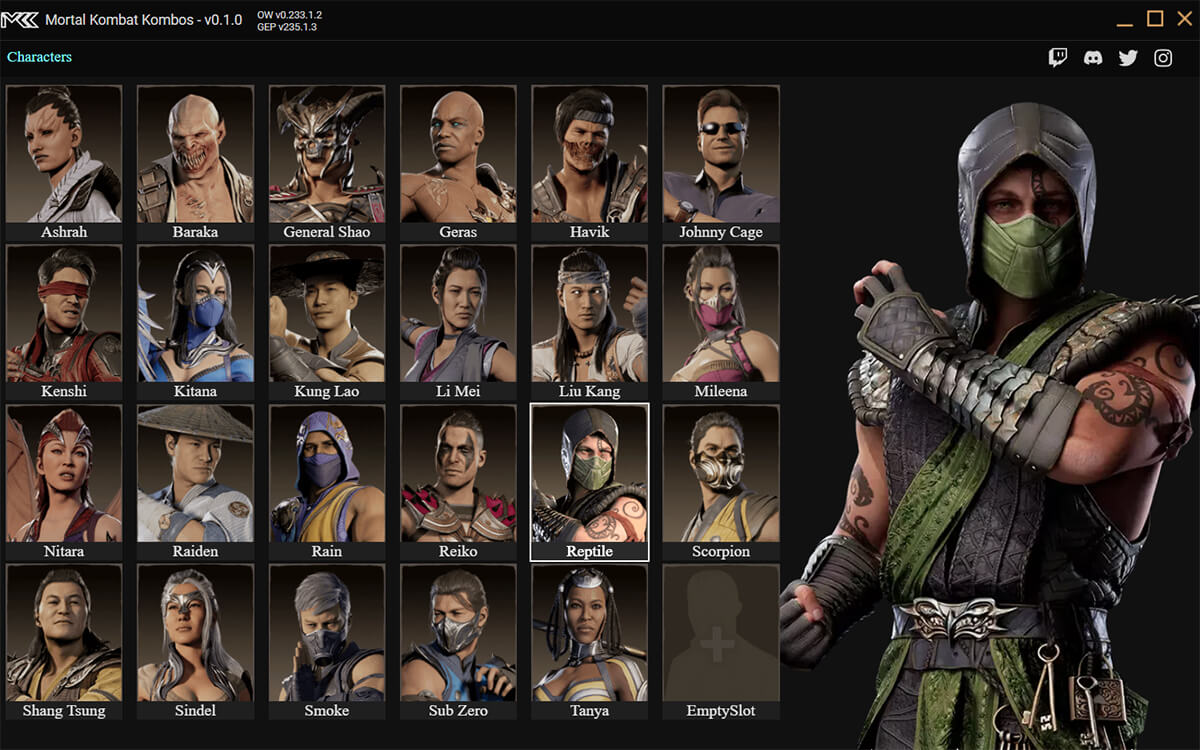This screenshot has height=750, width=1200.
Task: Maximize the app window
Action: 1155,19
